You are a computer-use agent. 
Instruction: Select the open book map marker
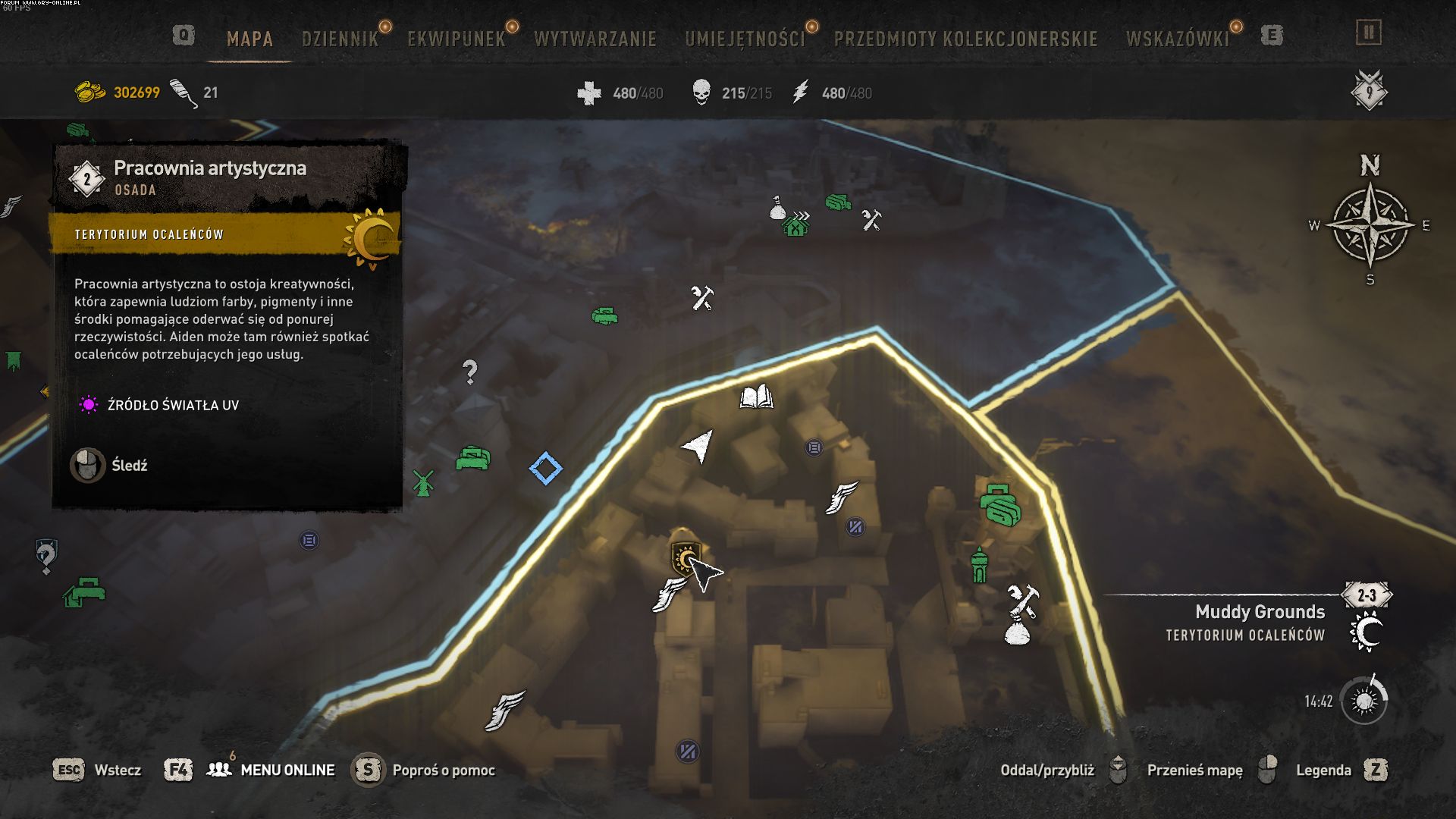(x=756, y=397)
